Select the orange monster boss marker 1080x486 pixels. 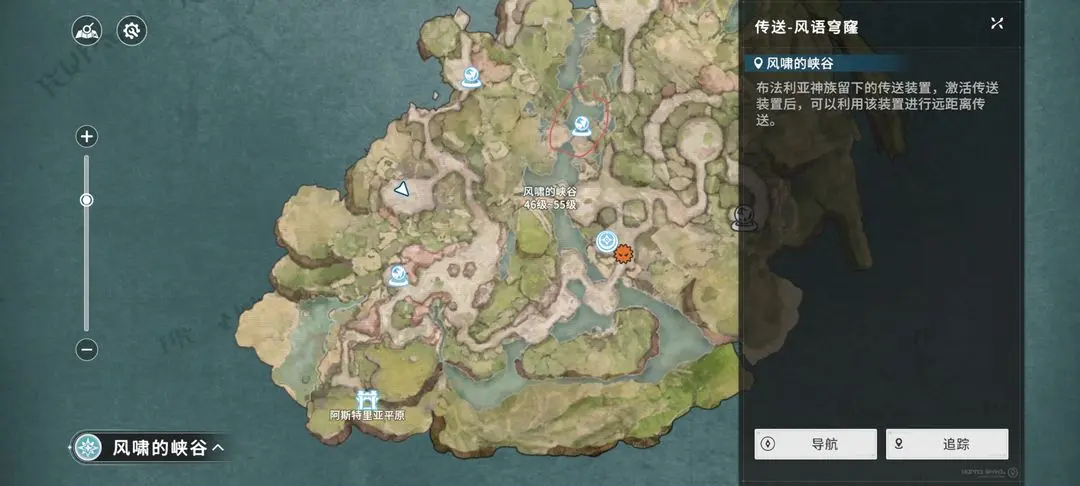tap(624, 254)
